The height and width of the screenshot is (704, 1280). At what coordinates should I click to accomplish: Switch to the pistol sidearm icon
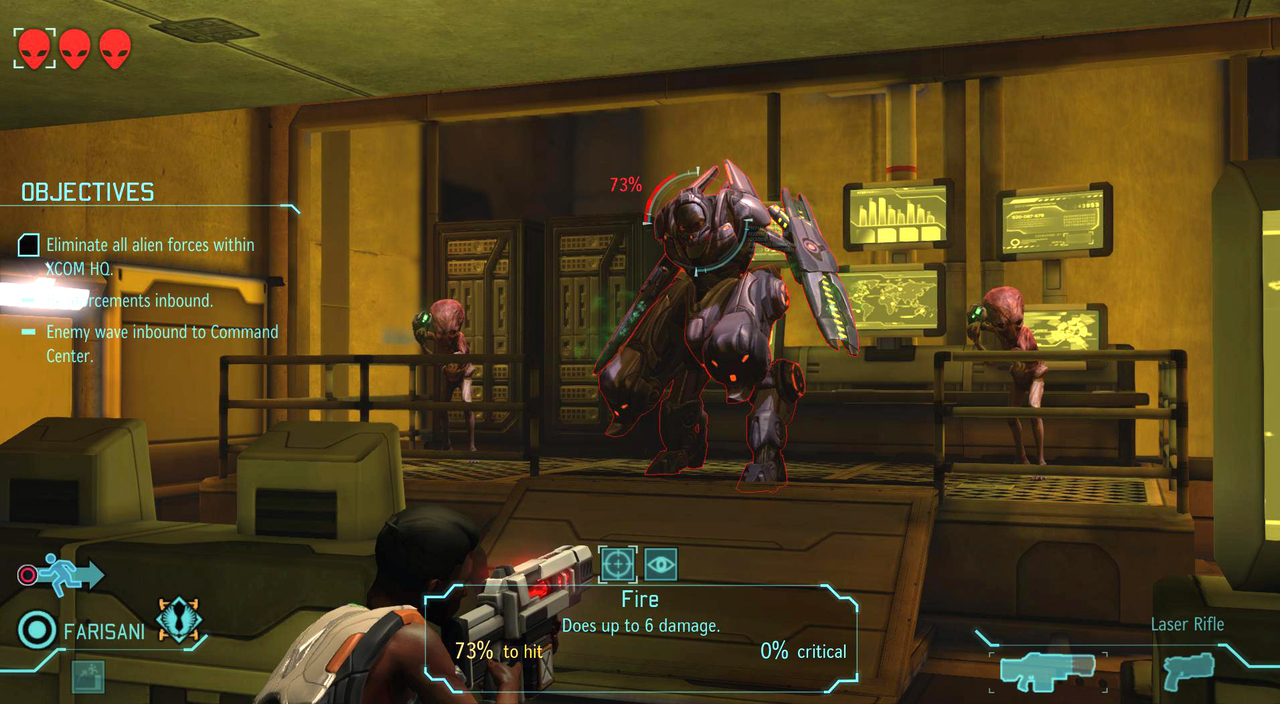click(1189, 671)
